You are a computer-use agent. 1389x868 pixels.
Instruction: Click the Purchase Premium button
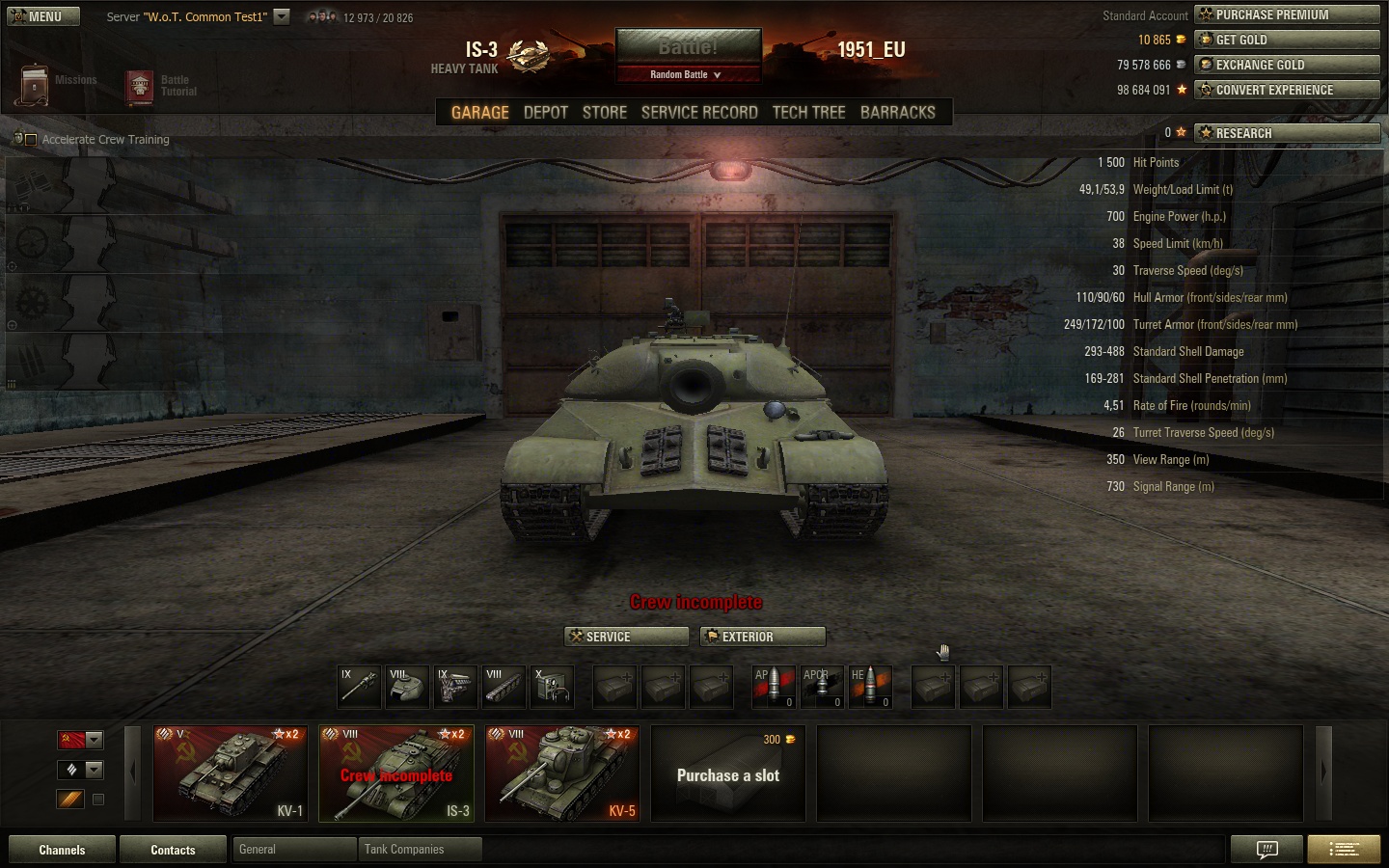pos(1287,14)
